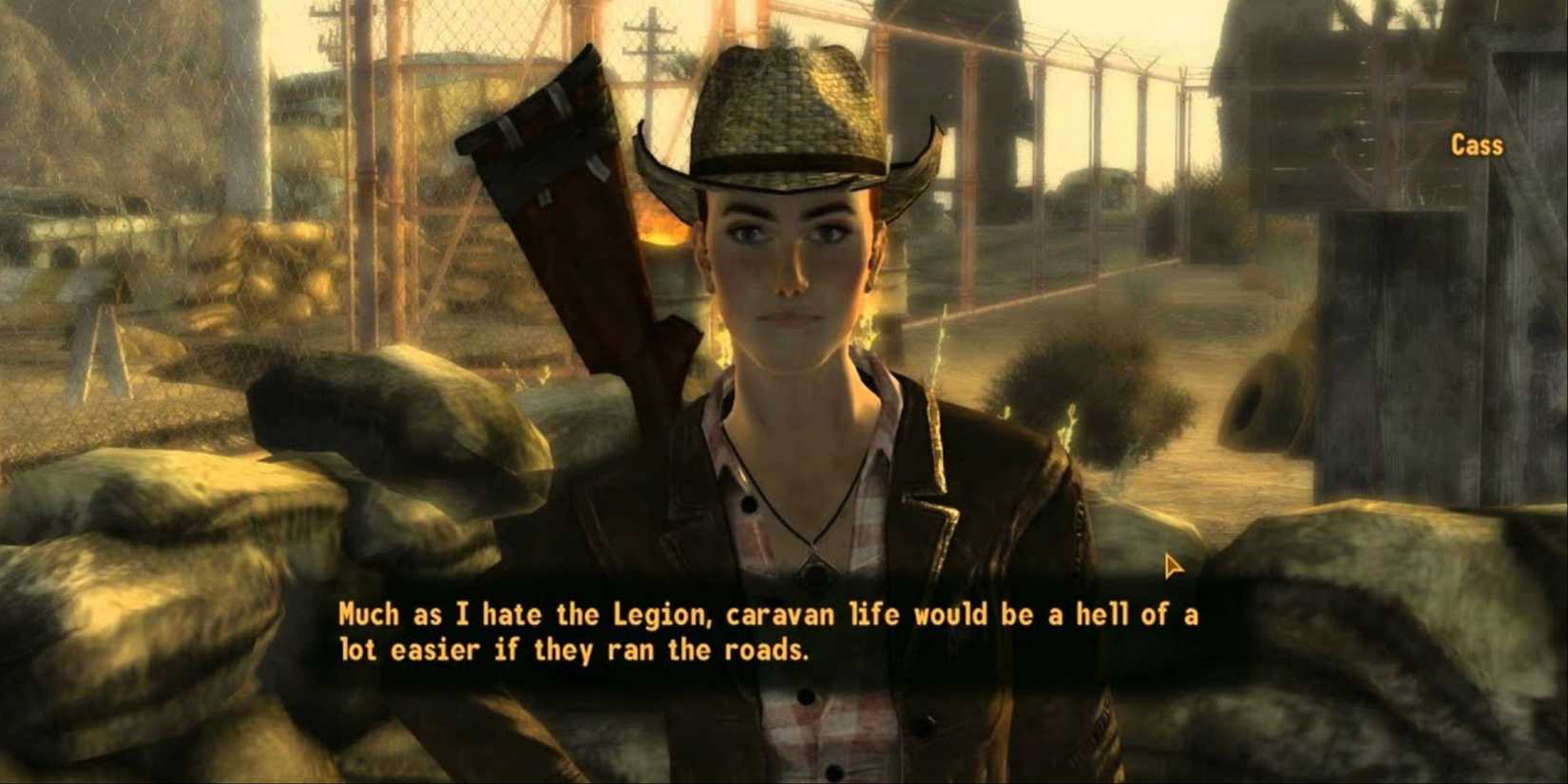Click the word Legion in the subtitle
Image resolution: width=1568 pixels, height=784 pixels.
pos(659,614)
